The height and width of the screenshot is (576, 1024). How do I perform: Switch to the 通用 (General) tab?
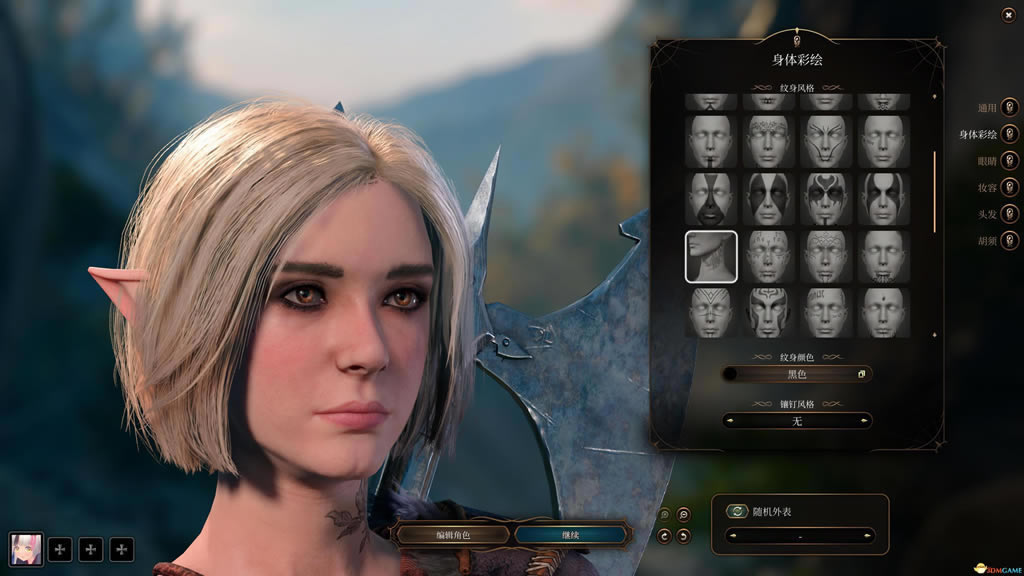1009,108
